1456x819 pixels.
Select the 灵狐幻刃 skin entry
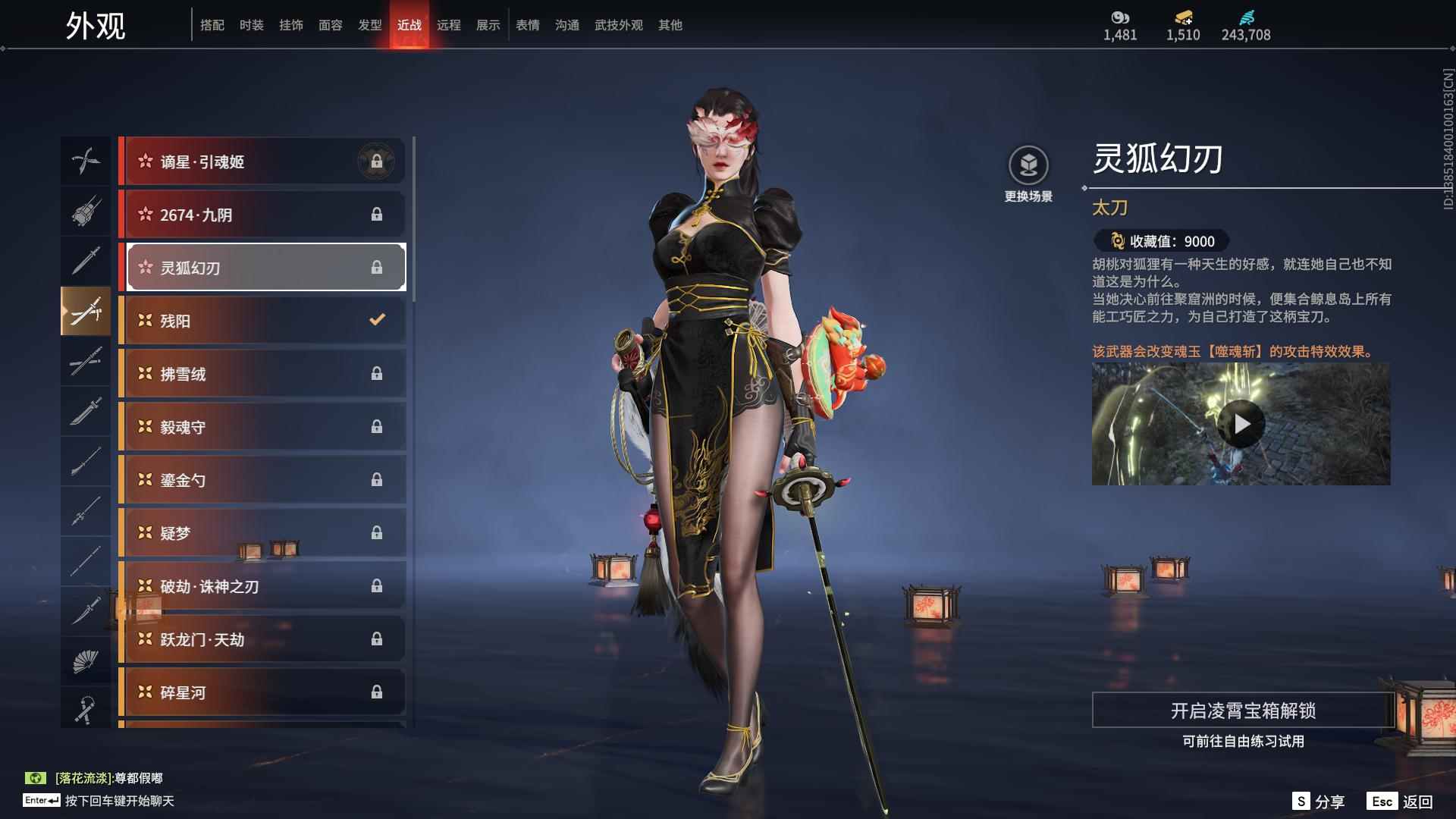coord(263,267)
